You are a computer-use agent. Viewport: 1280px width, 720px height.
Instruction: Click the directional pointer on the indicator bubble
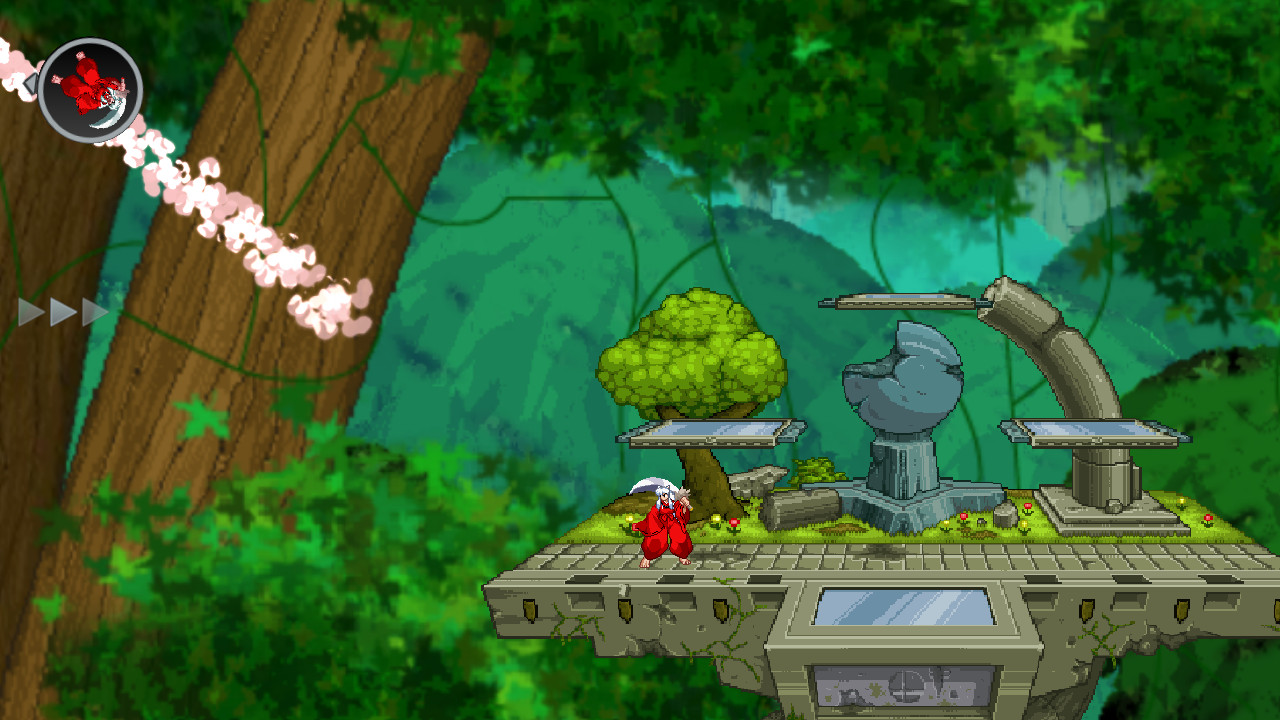(x=30, y=82)
